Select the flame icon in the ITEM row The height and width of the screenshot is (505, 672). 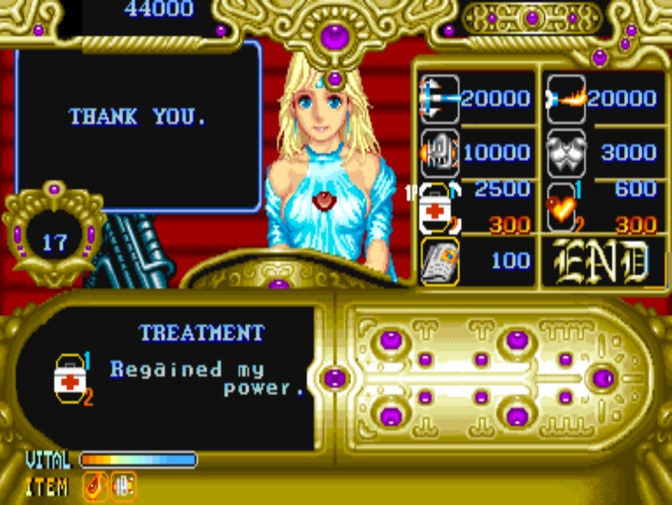click(93, 487)
